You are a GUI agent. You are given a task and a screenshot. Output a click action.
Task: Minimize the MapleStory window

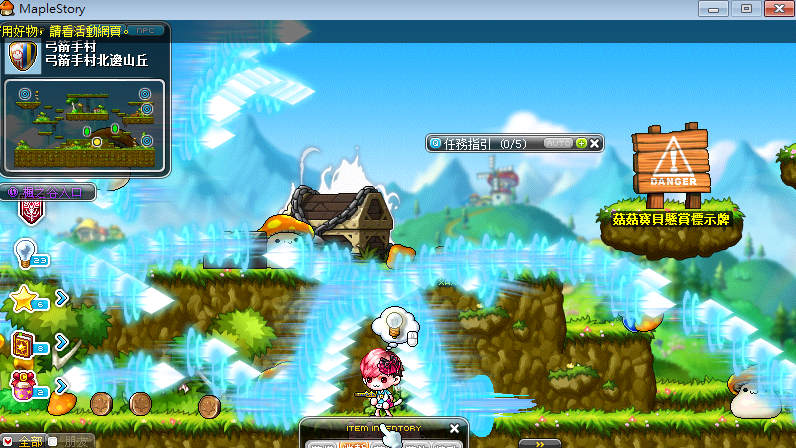pos(712,8)
